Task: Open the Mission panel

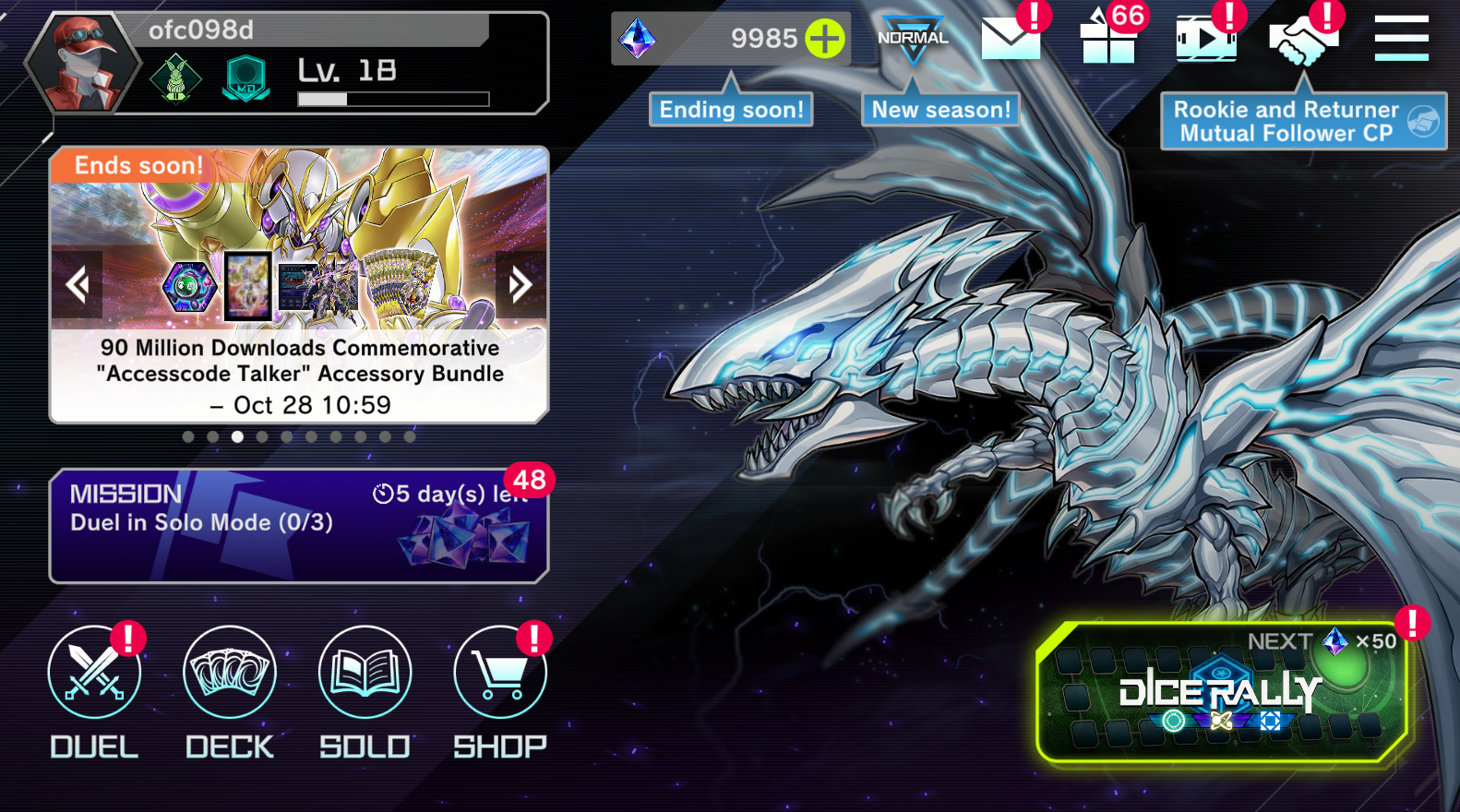Action: click(298, 526)
